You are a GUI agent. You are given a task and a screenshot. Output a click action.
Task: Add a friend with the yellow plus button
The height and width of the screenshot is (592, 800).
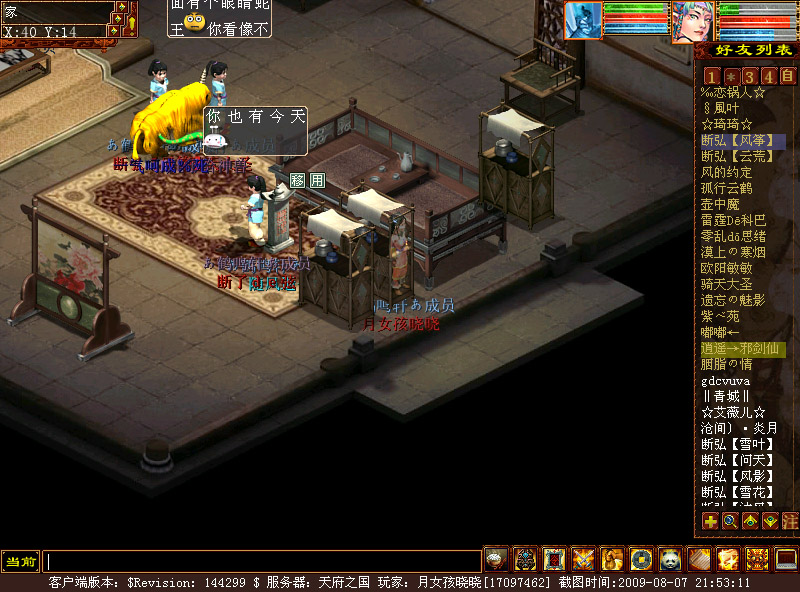pos(710,521)
